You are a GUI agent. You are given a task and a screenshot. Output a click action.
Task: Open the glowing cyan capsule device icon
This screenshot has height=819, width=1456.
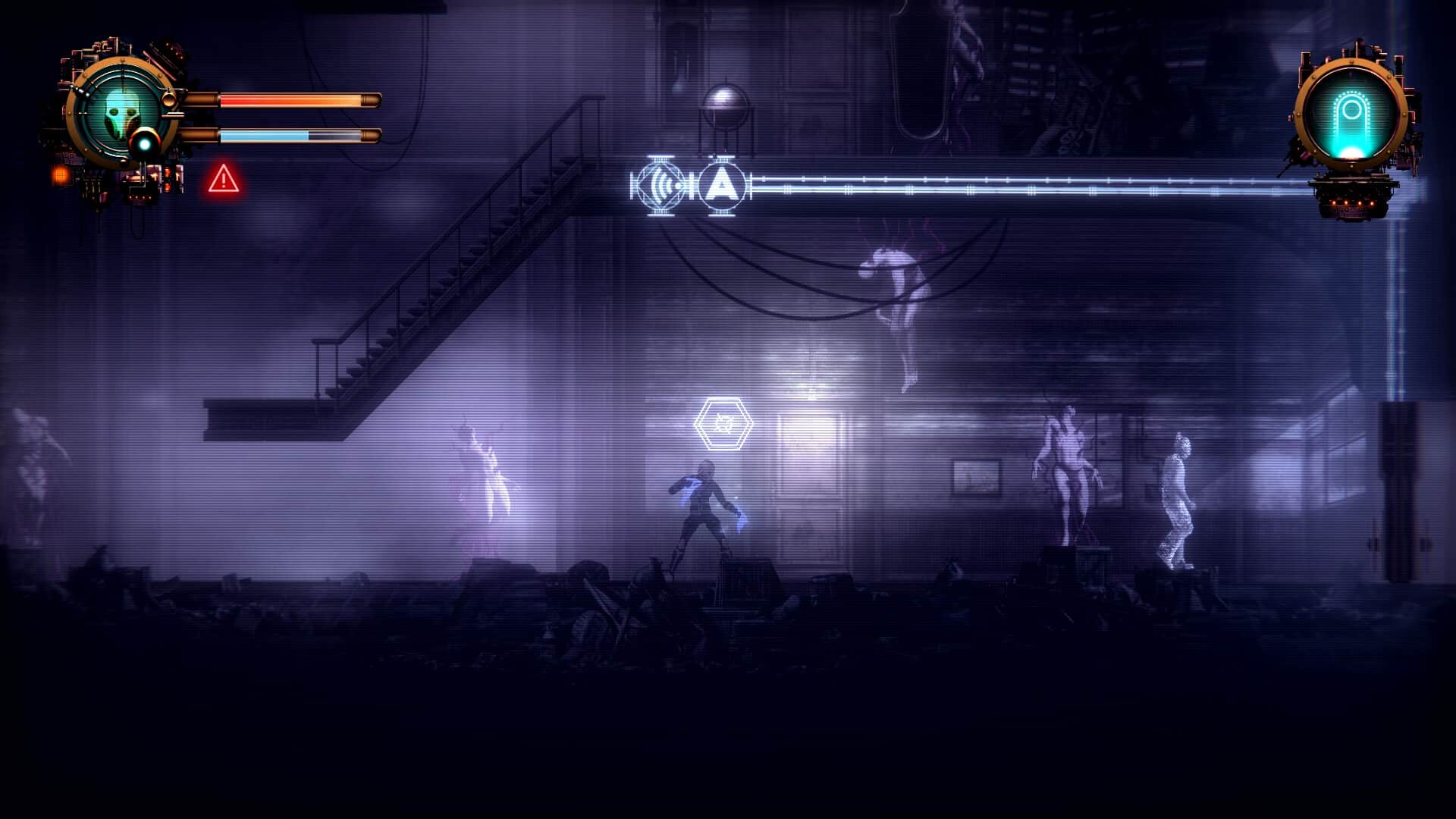(x=1351, y=115)
